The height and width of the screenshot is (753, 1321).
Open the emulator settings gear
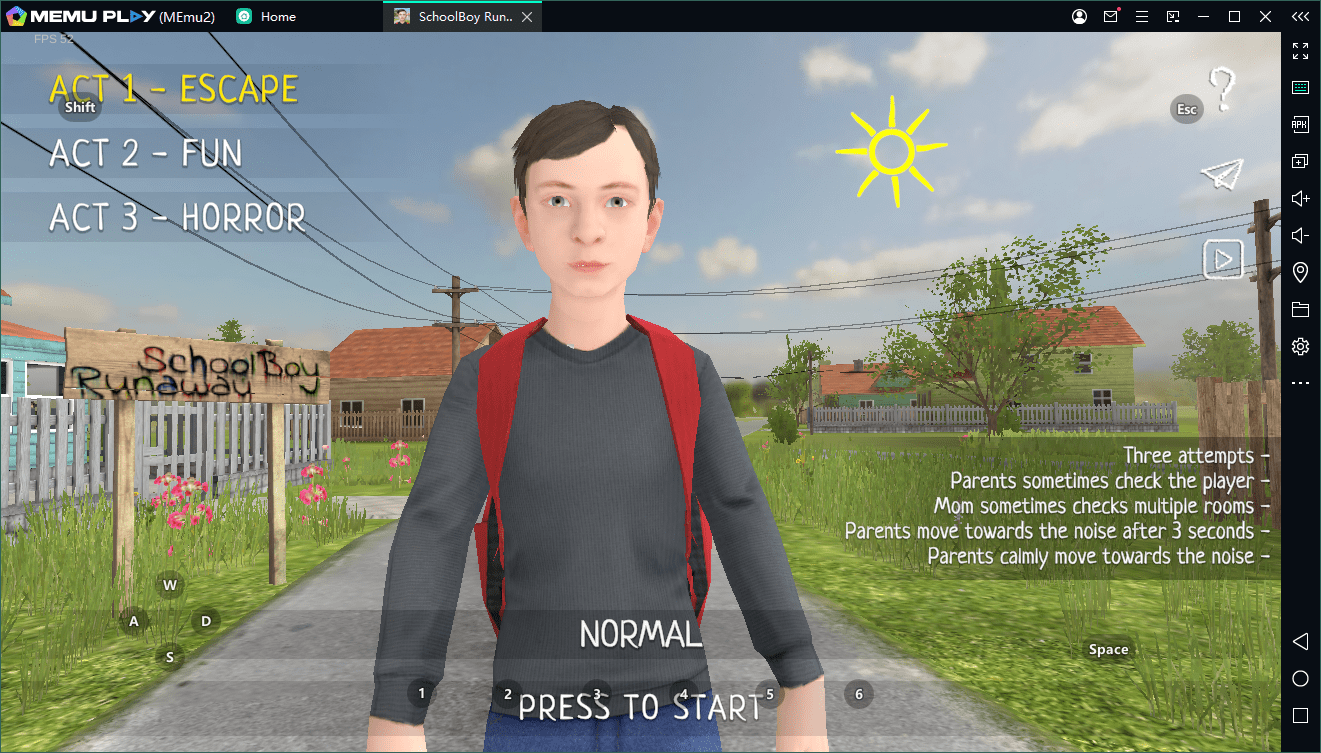click(1300, 346)
